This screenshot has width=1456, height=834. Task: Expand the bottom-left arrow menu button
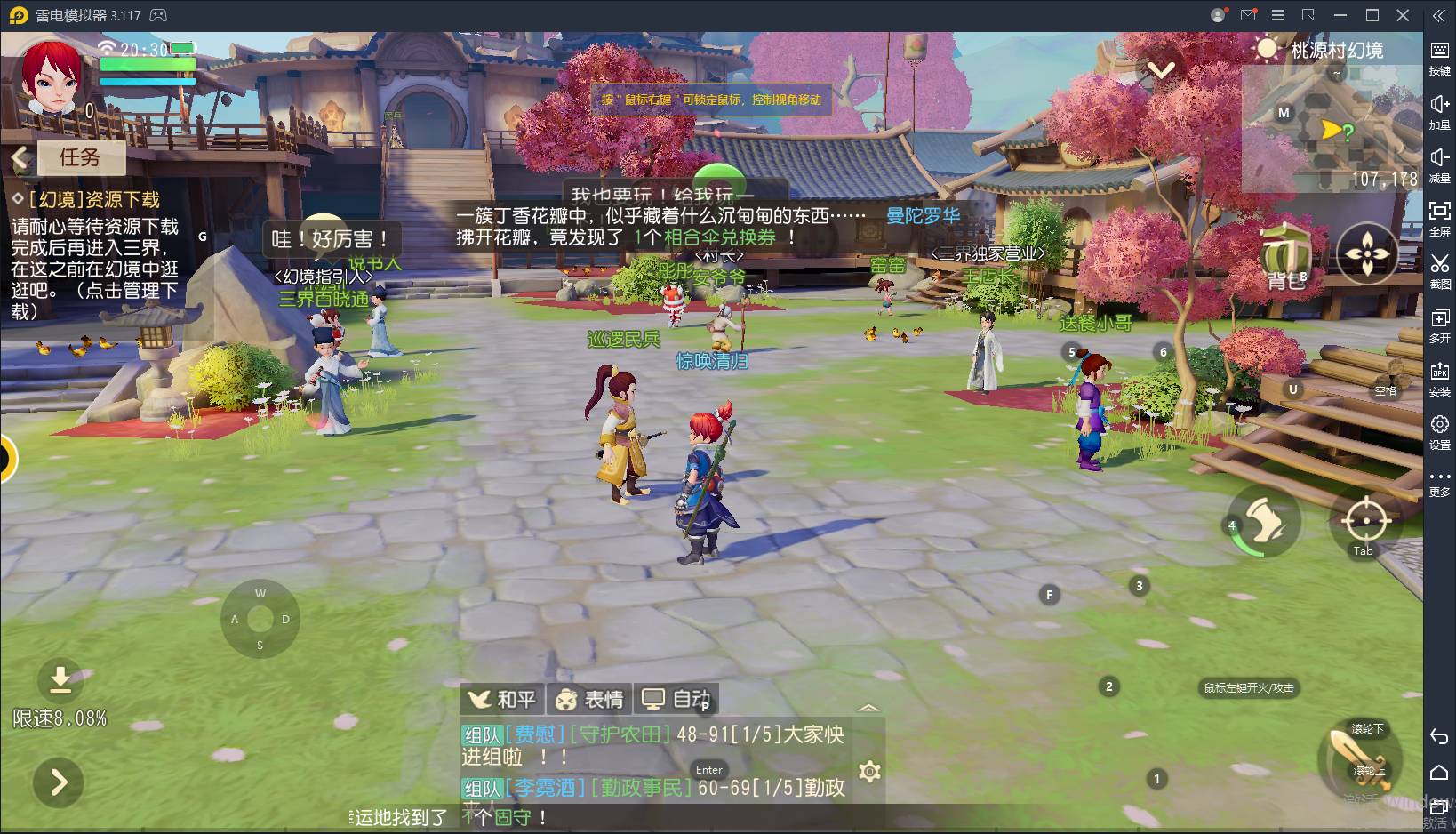(59, 782)
